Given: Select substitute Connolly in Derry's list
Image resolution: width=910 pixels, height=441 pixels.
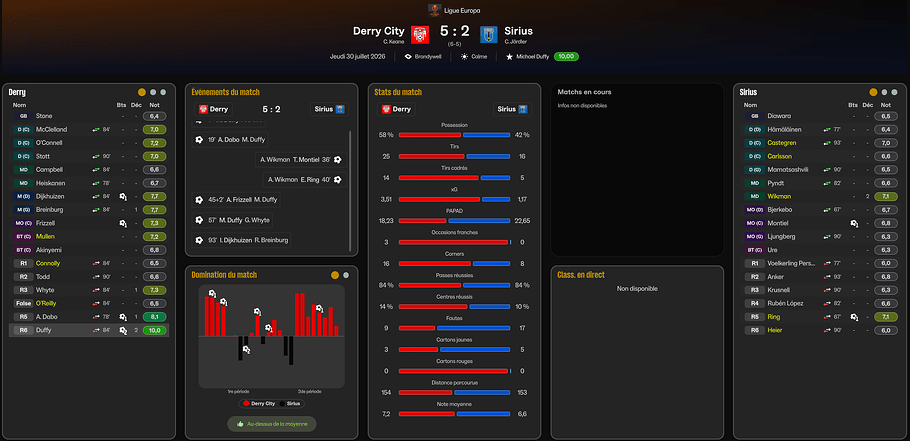Looking at the screenshot, I should tap(48, 263).
